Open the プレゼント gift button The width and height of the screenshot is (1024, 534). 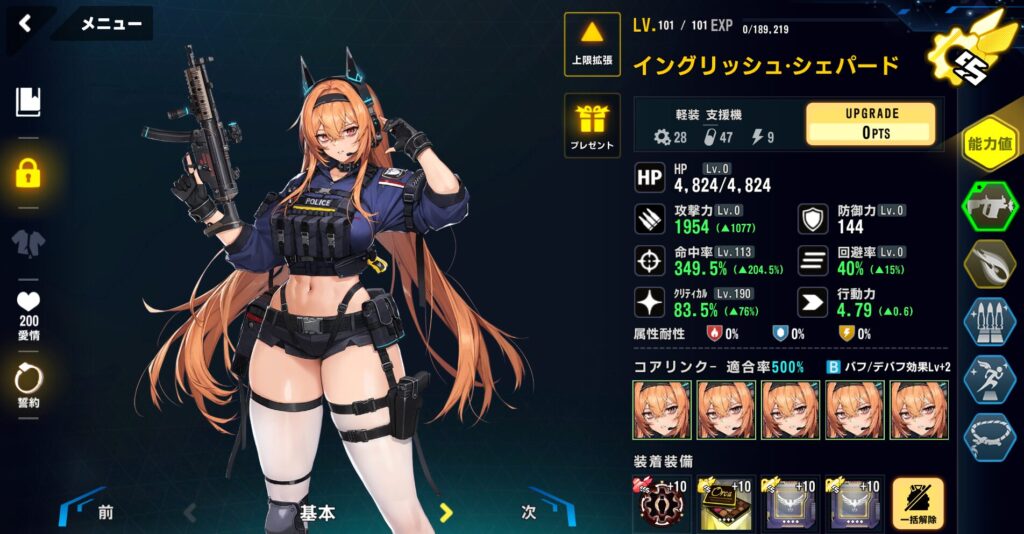593,126
